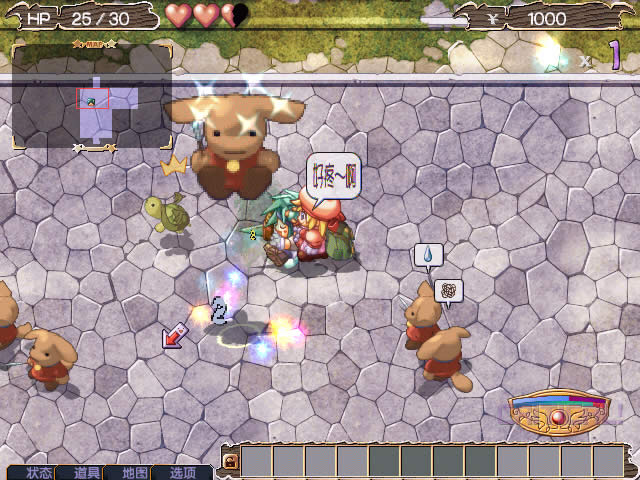Open the 状态 status menu

40,472
